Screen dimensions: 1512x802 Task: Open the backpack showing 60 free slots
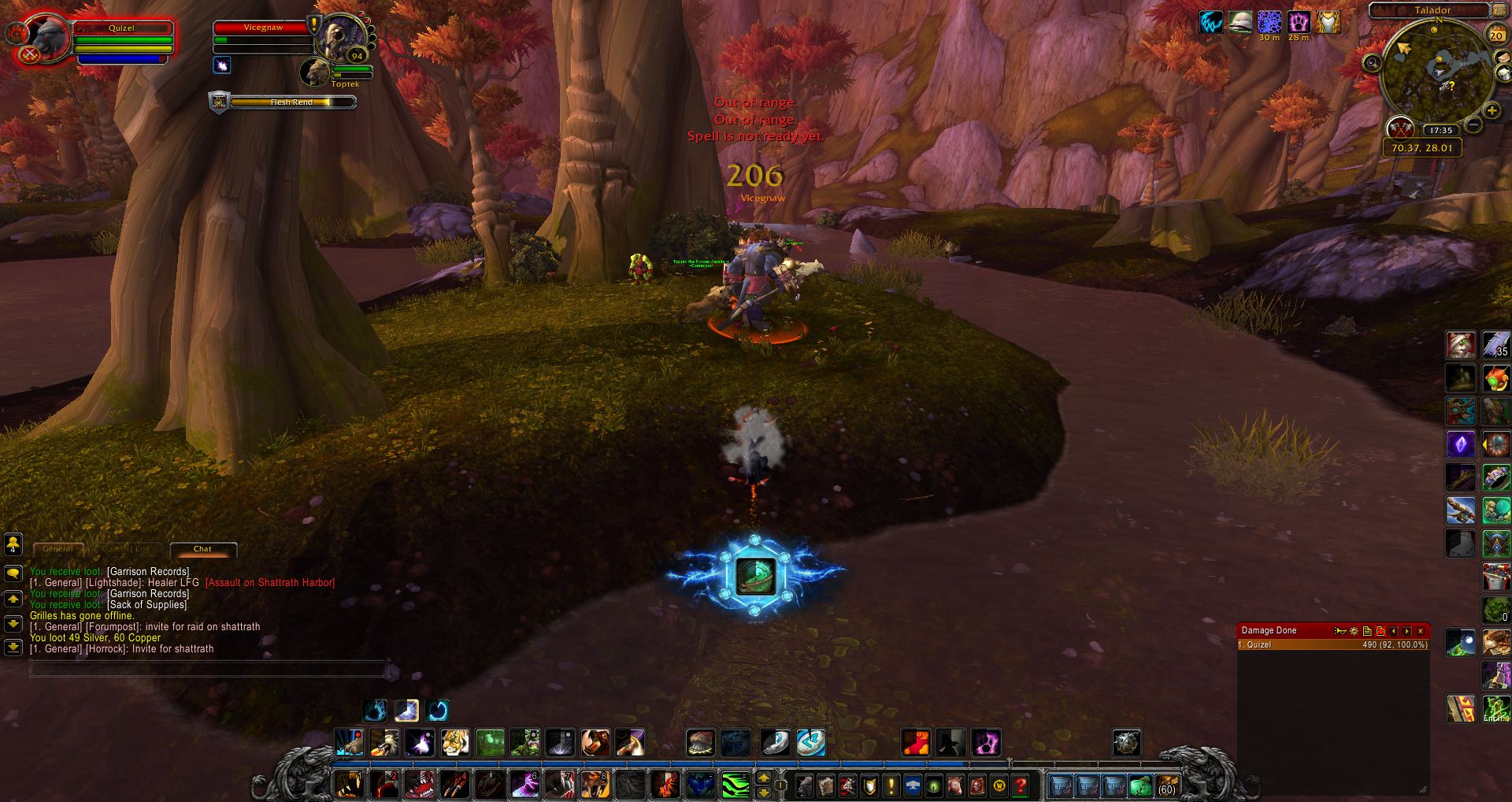[1165, 785]
